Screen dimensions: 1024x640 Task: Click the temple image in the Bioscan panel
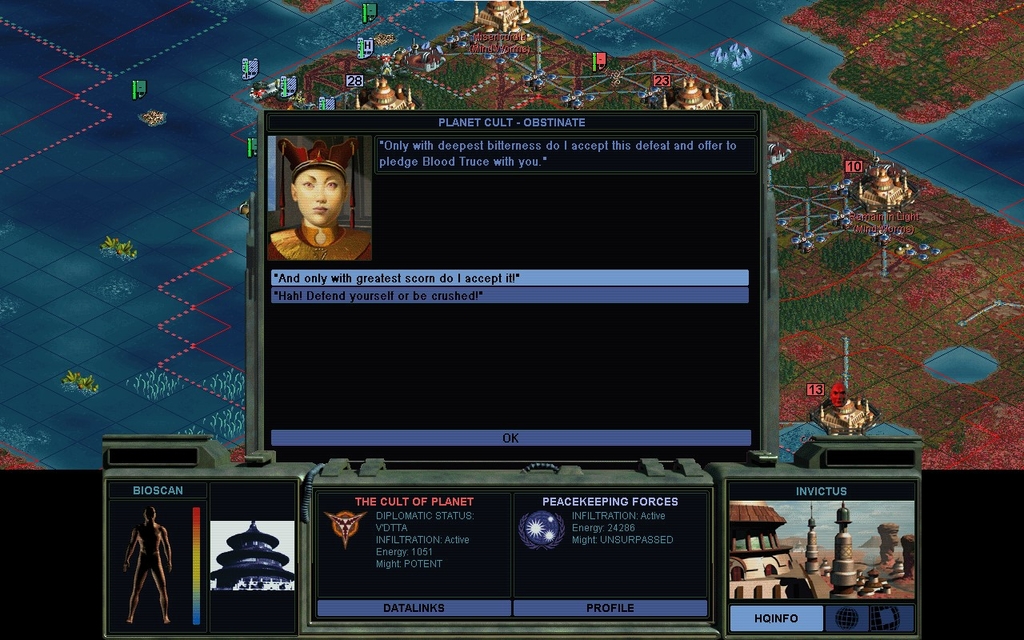(x=252, y=555)
